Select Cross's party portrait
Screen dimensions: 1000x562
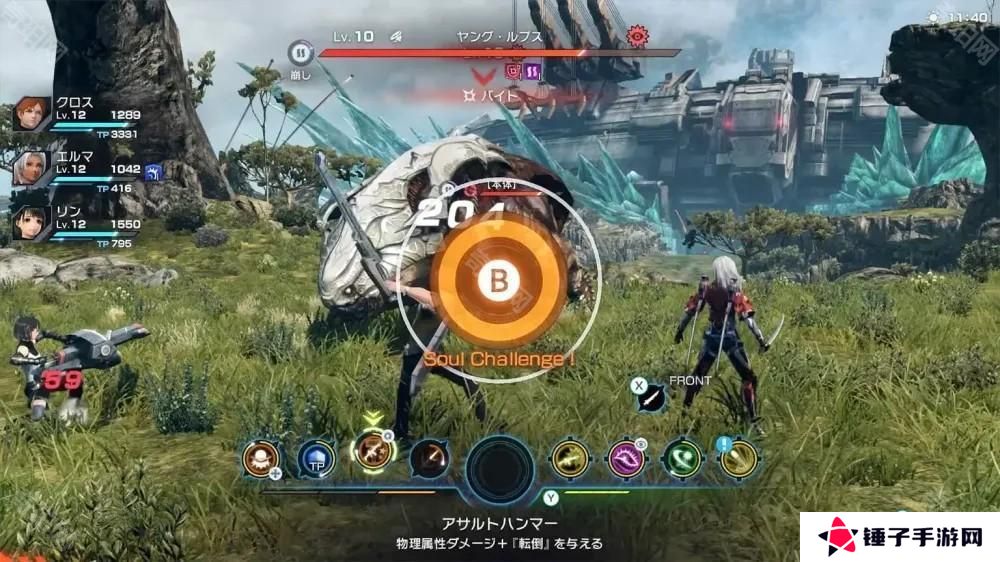(32, 115)
